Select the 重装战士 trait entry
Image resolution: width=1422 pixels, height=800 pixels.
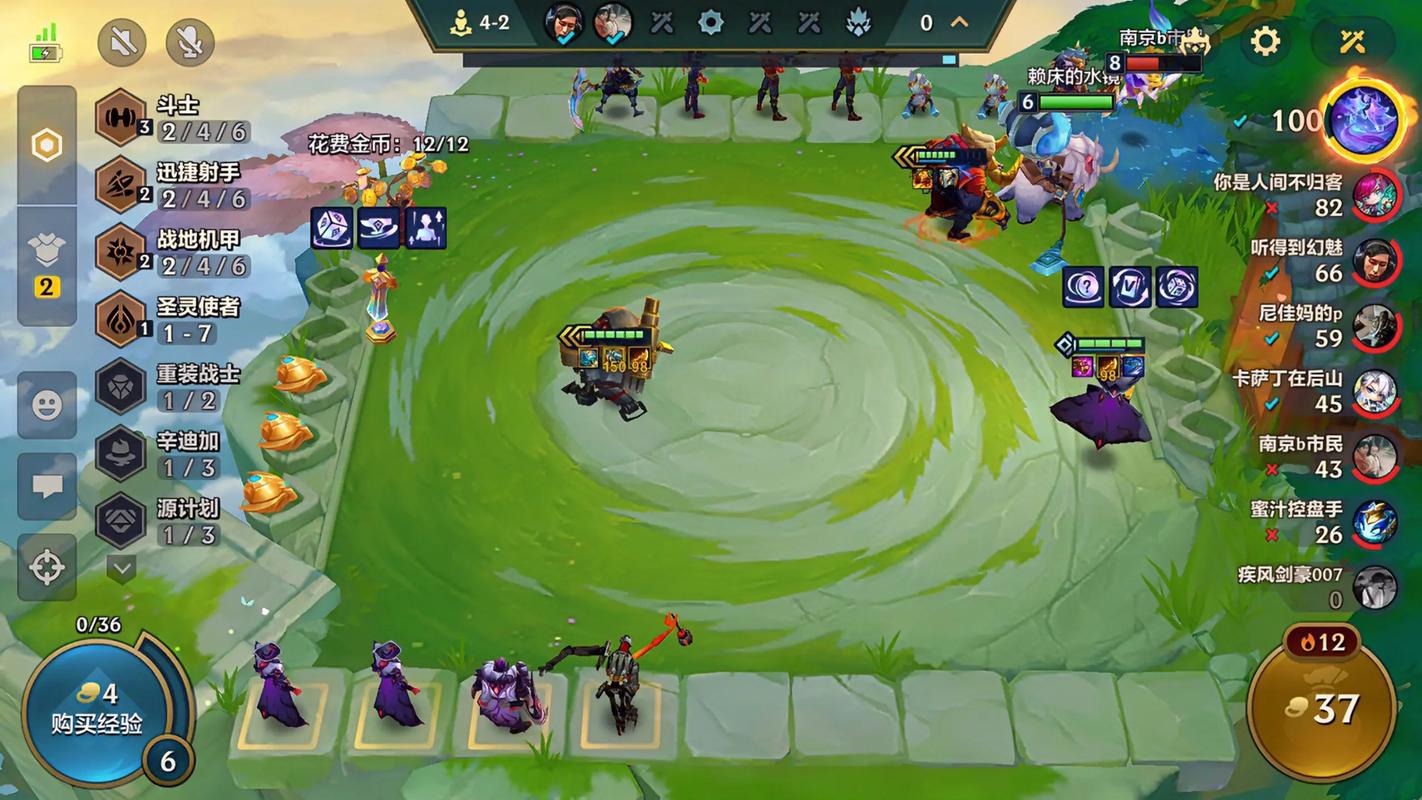tap(170, 386)
